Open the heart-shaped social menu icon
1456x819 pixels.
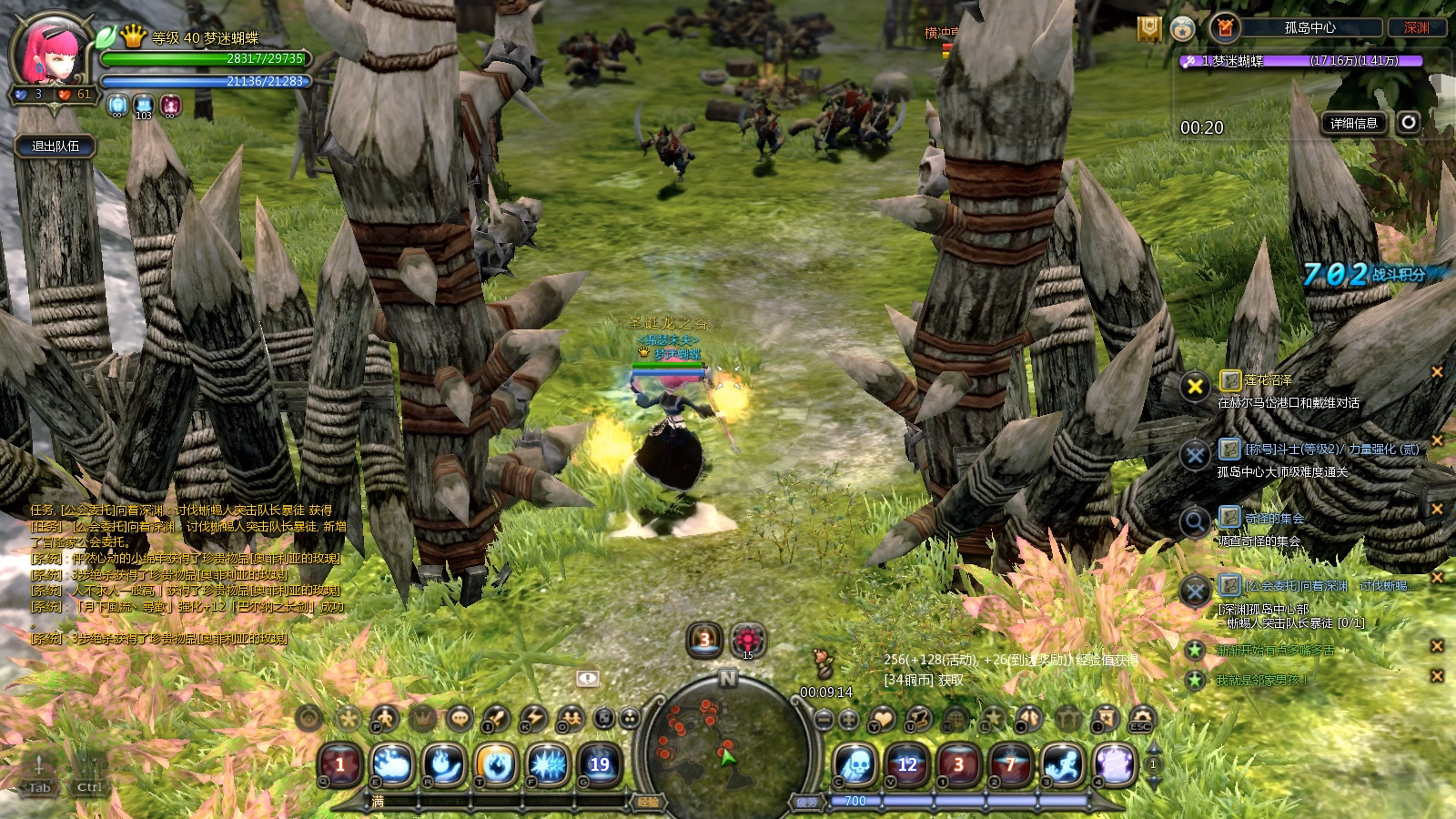coord(883,719)
